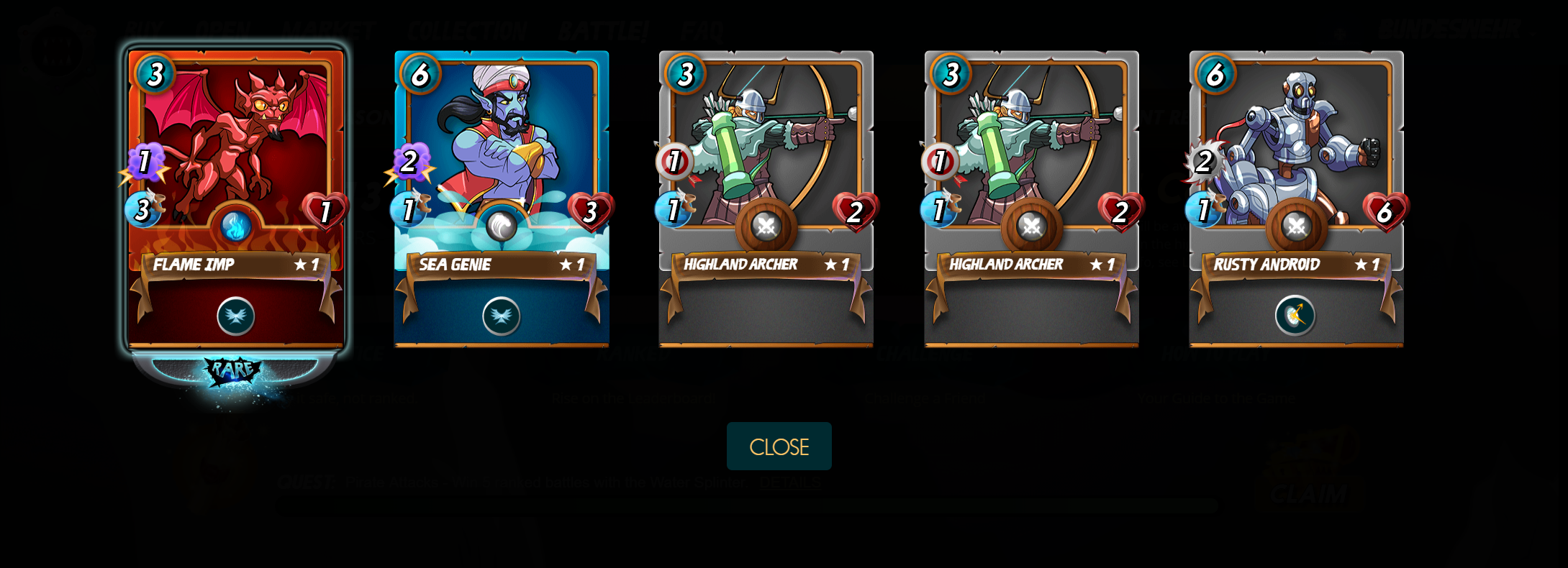Click the Rusty Android's ability icon

tap(1295, 316)
